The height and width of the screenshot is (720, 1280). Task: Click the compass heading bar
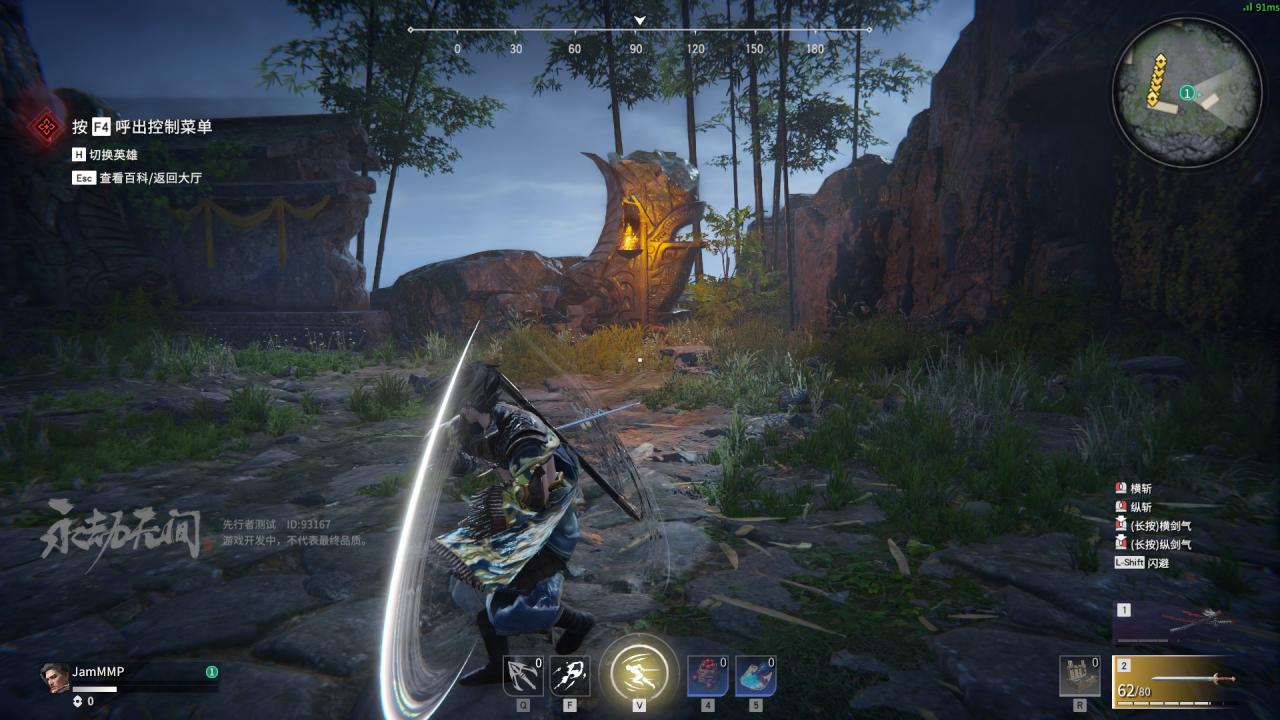tap(639, 31)
